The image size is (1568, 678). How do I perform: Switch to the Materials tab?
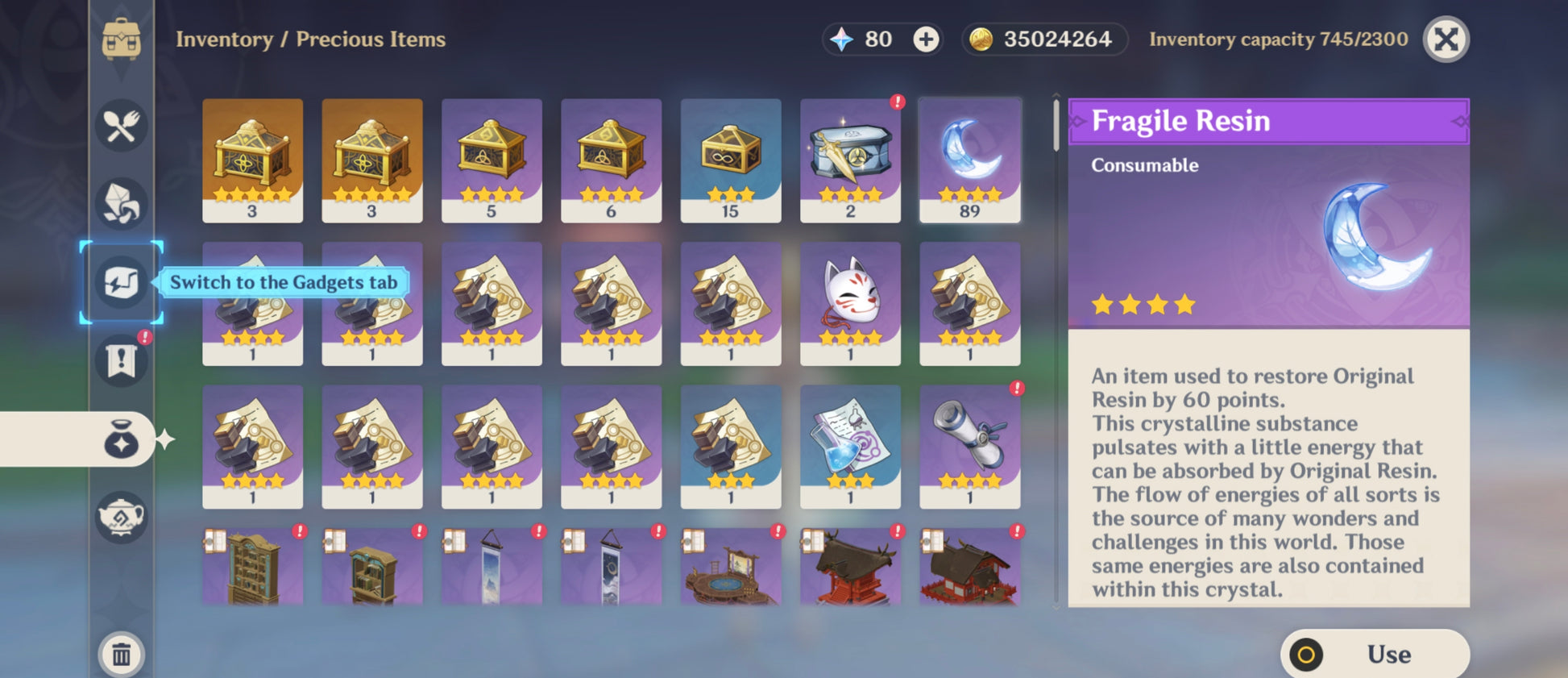click(x=122, y=203)
